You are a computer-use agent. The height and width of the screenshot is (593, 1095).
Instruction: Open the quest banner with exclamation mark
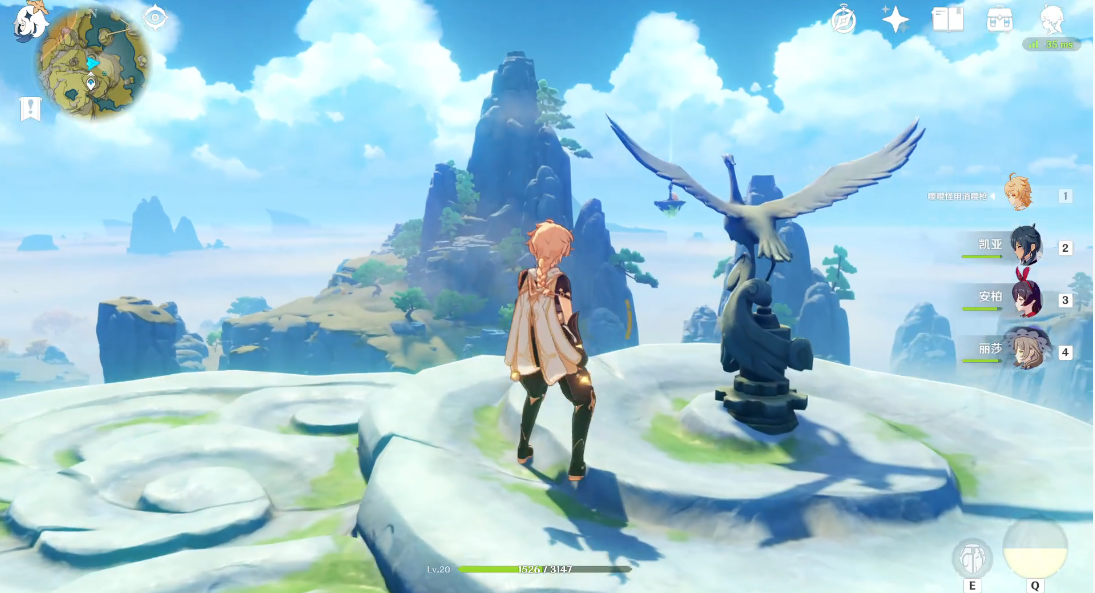[x=30, y=108]
